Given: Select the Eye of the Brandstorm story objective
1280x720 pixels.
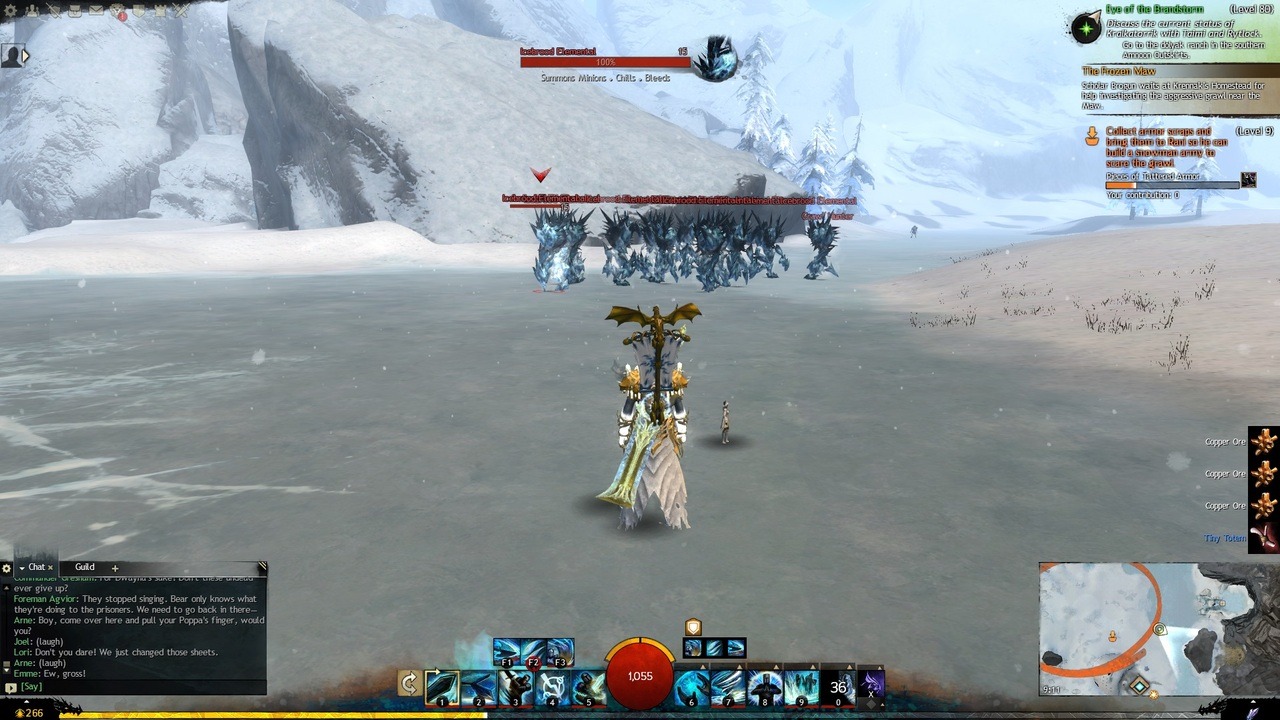Looking at the screenshot, I should 1087,27.
